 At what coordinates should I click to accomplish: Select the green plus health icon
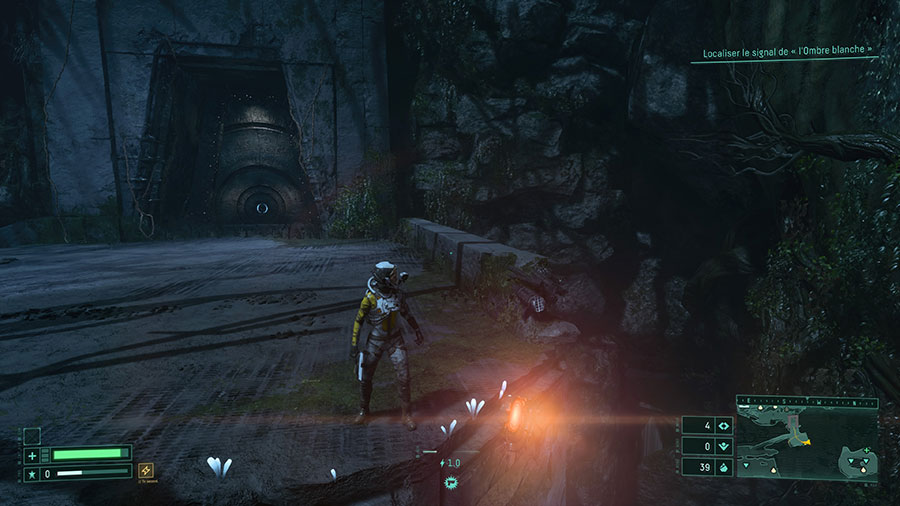(x=32, y=455)
